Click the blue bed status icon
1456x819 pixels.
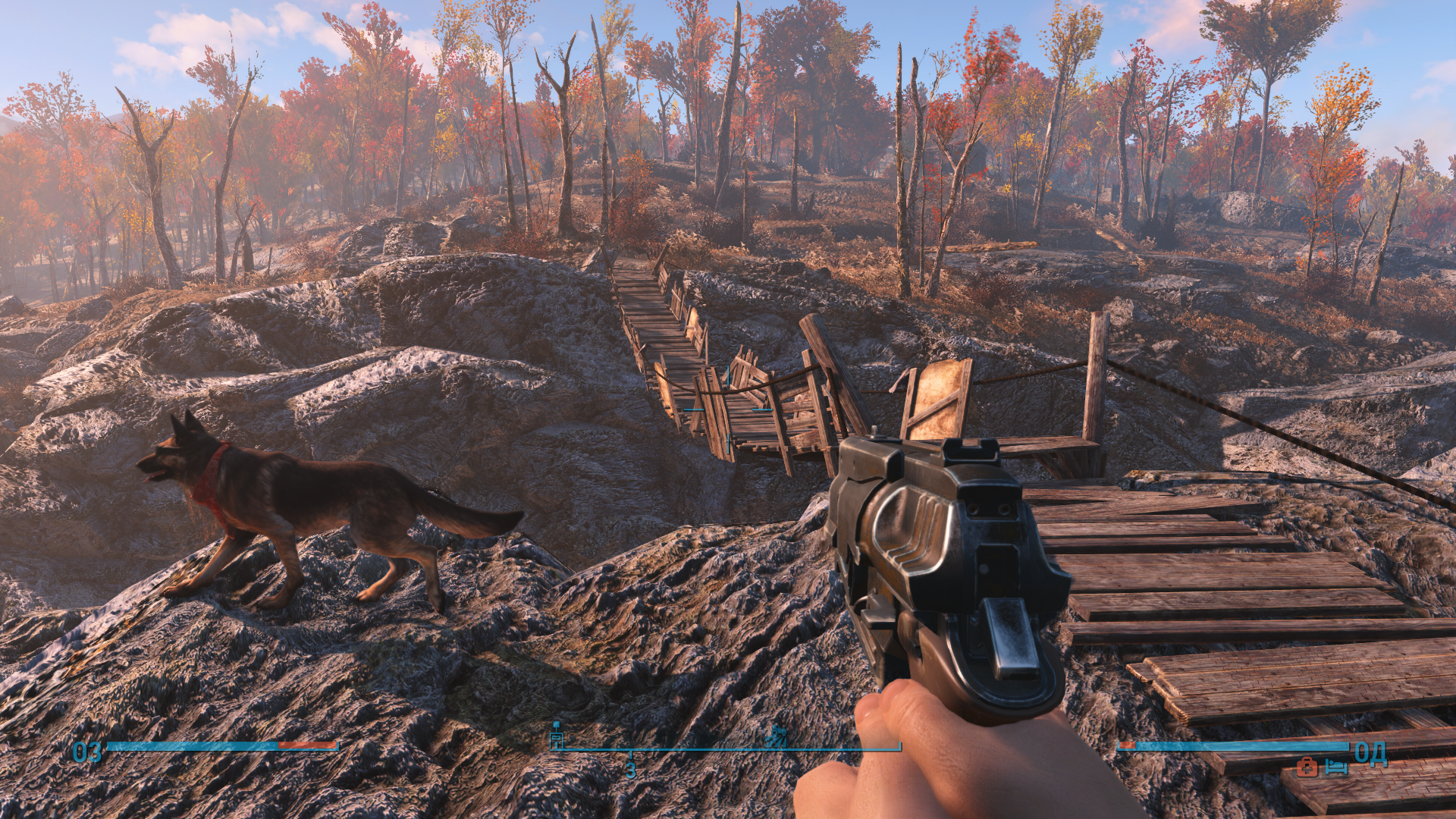pyautogui.click(x=1336, y=767)
